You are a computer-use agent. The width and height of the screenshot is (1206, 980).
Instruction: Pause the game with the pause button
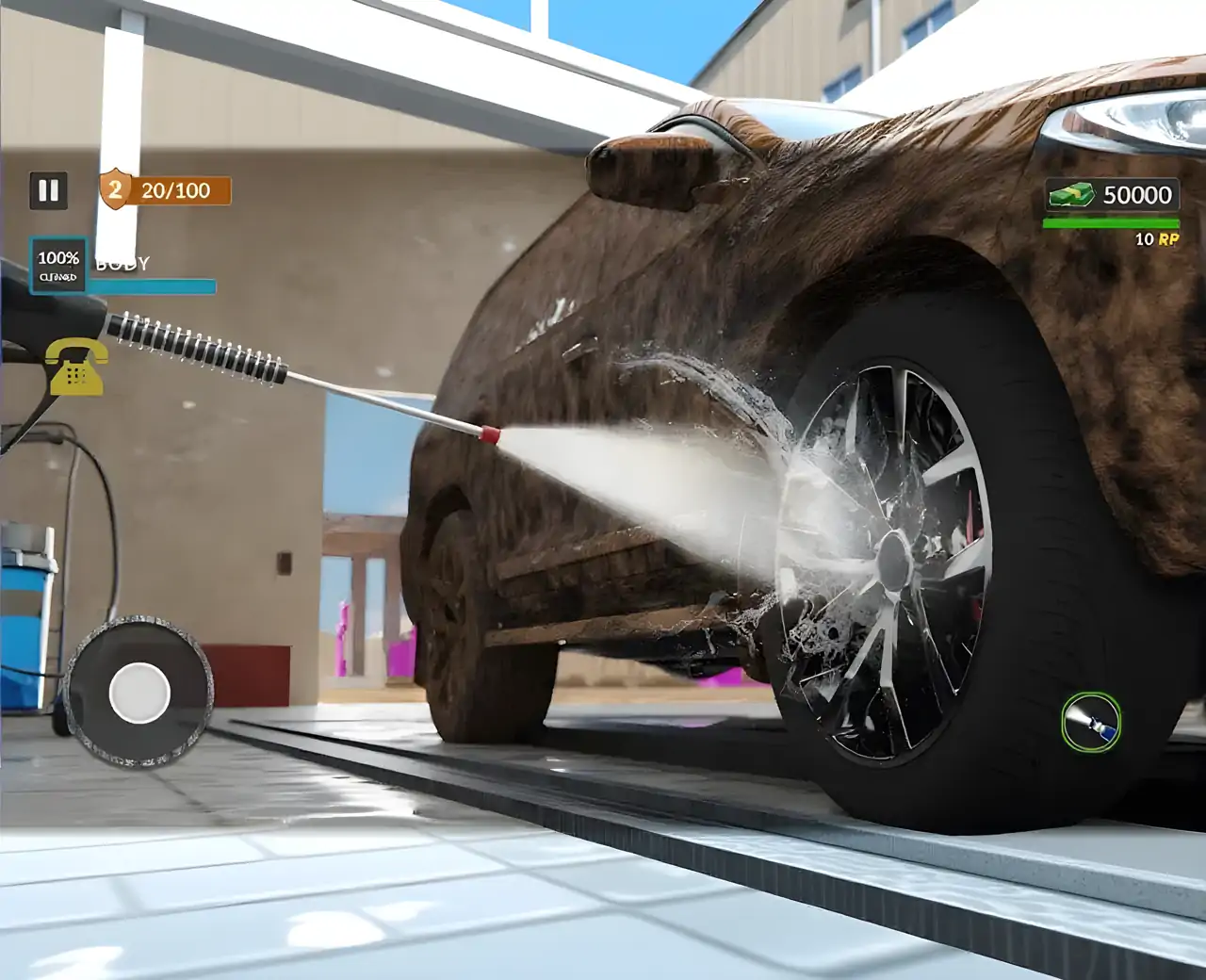click(x=48, y=191)
